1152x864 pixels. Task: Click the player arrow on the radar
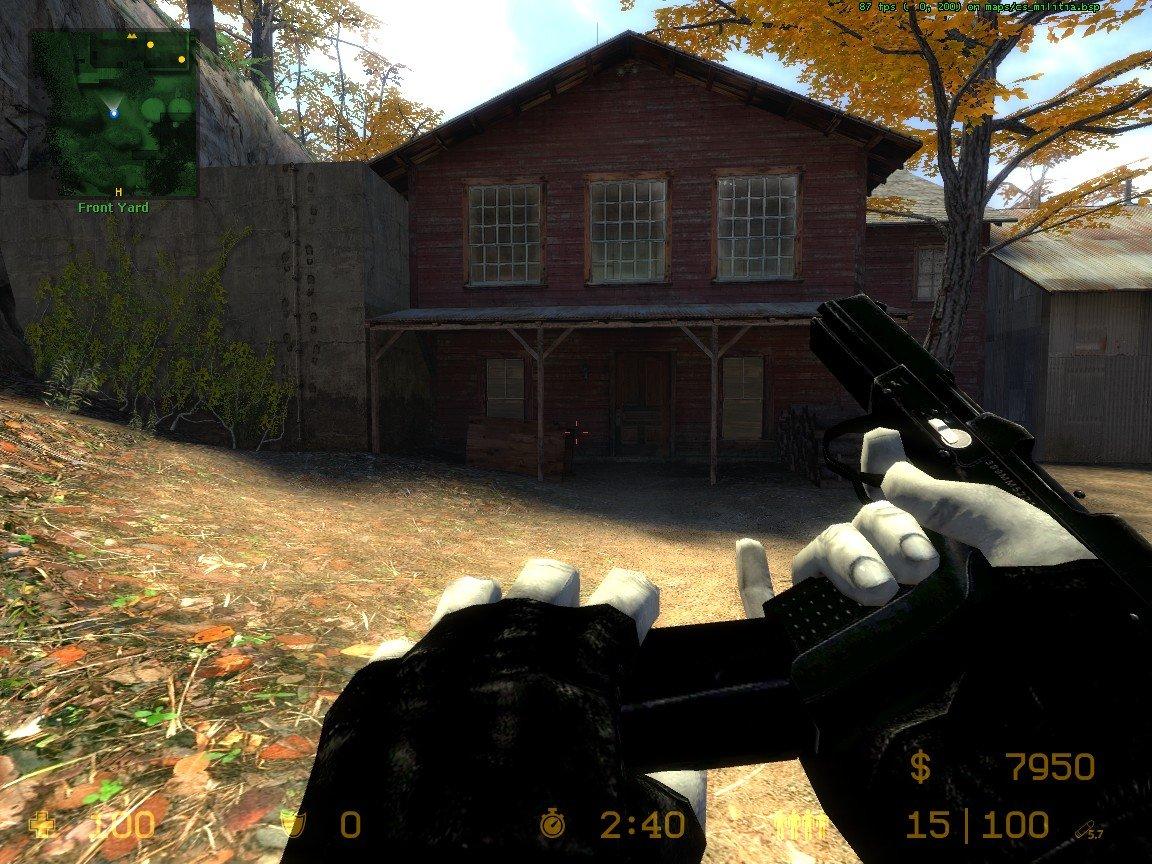tap(114, 109)
